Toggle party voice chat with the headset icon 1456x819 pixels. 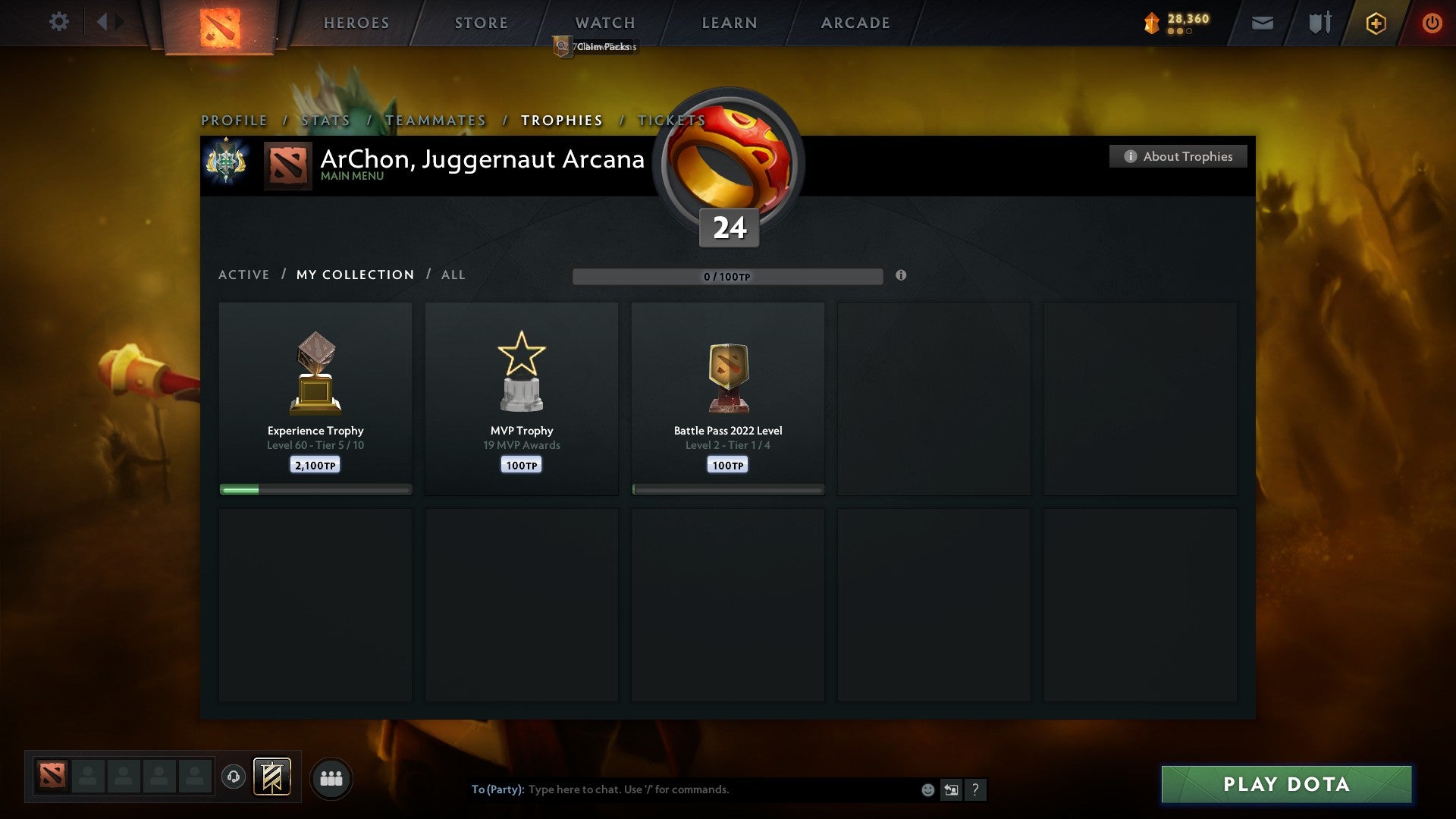pos(233,777)
